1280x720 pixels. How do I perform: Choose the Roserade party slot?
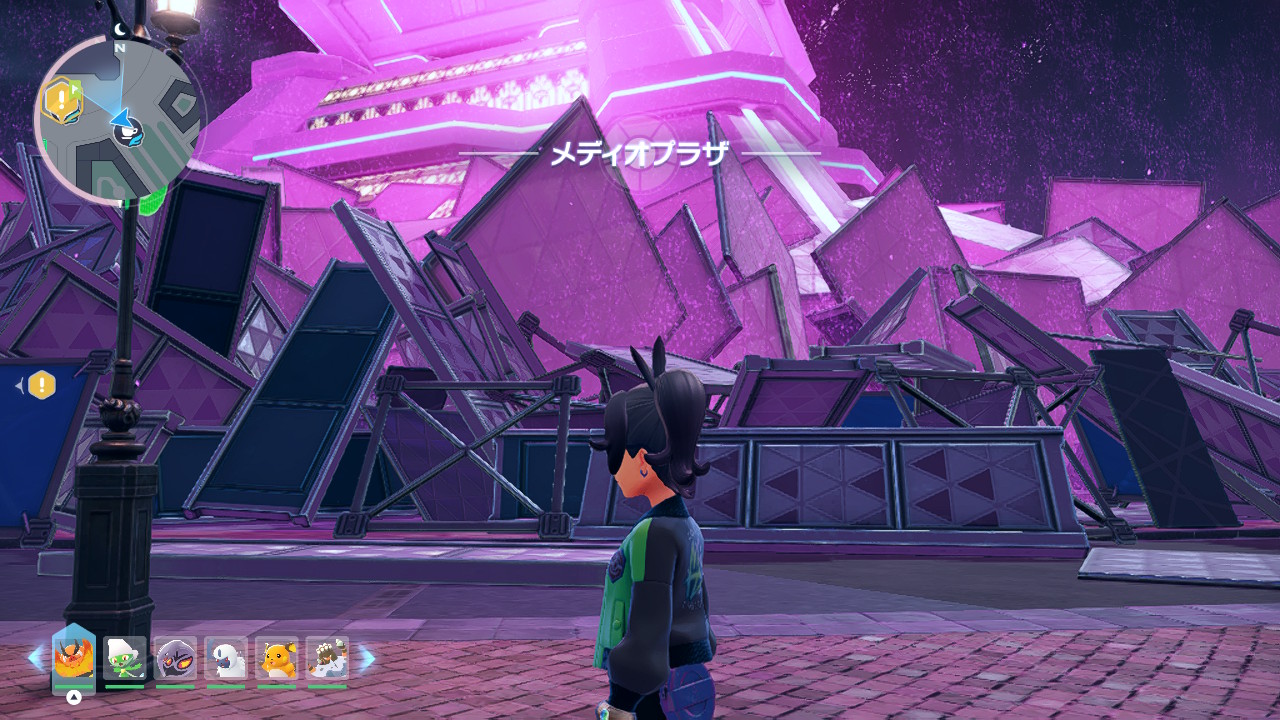125,658
